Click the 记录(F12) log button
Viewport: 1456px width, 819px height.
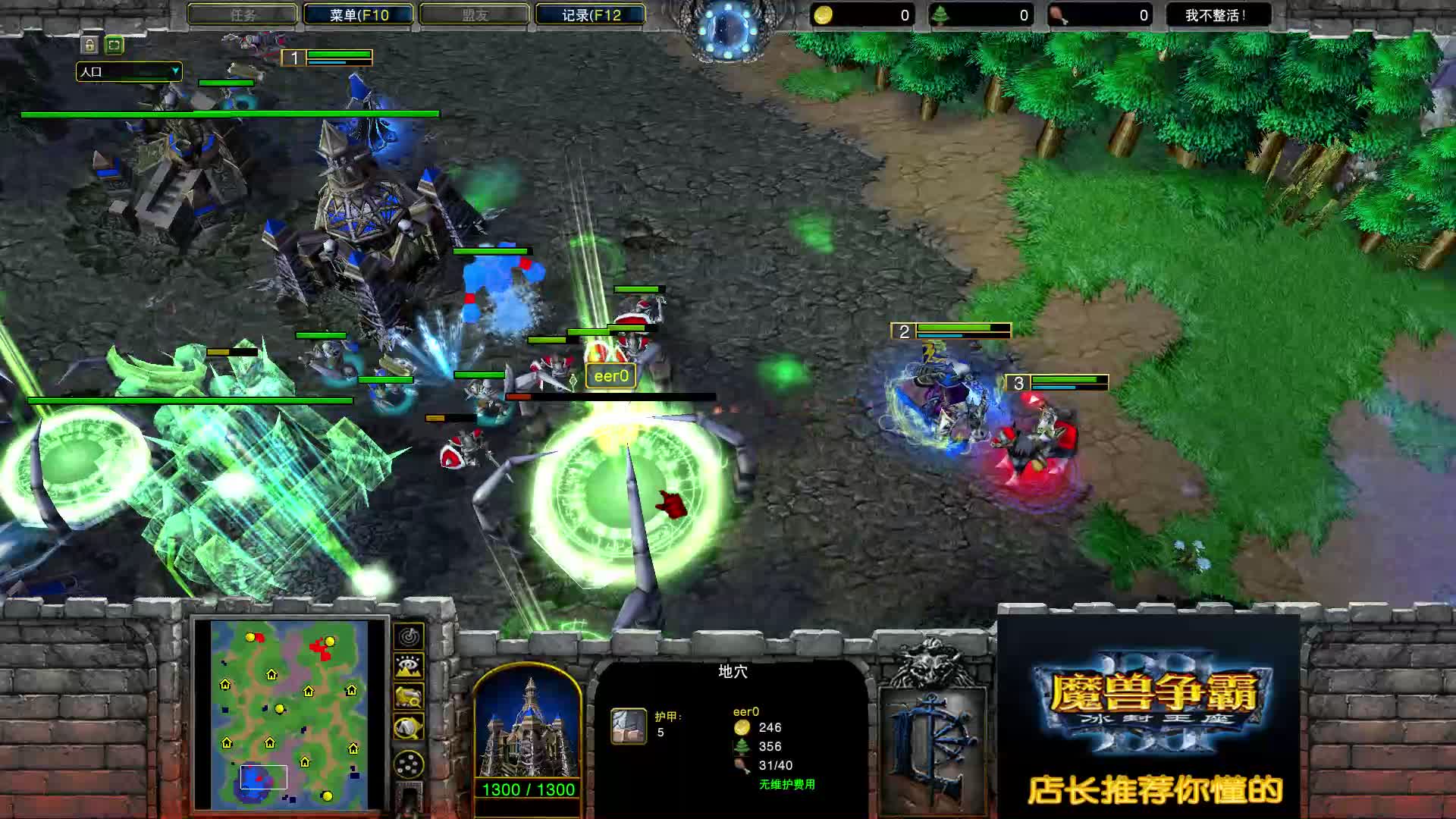point(590,14)
